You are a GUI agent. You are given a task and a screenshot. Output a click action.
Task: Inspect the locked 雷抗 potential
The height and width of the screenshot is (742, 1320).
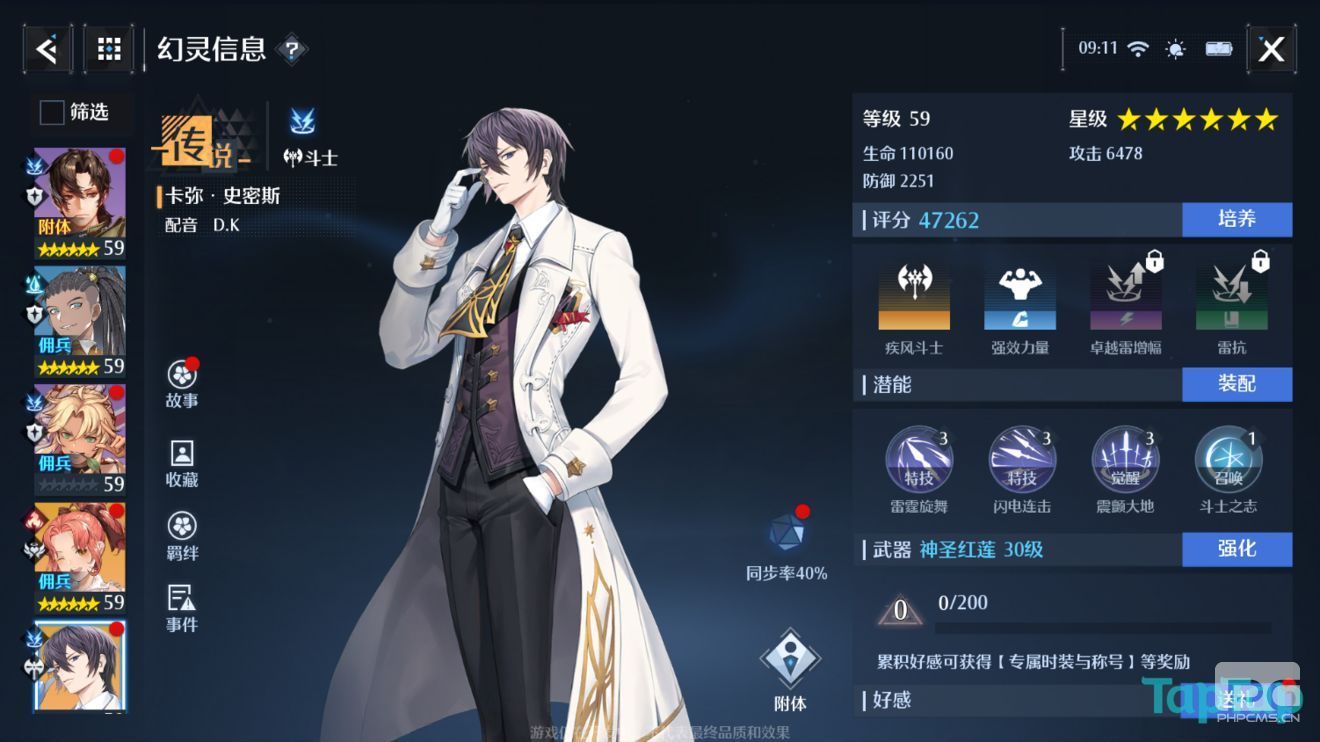click(1230, 295)
